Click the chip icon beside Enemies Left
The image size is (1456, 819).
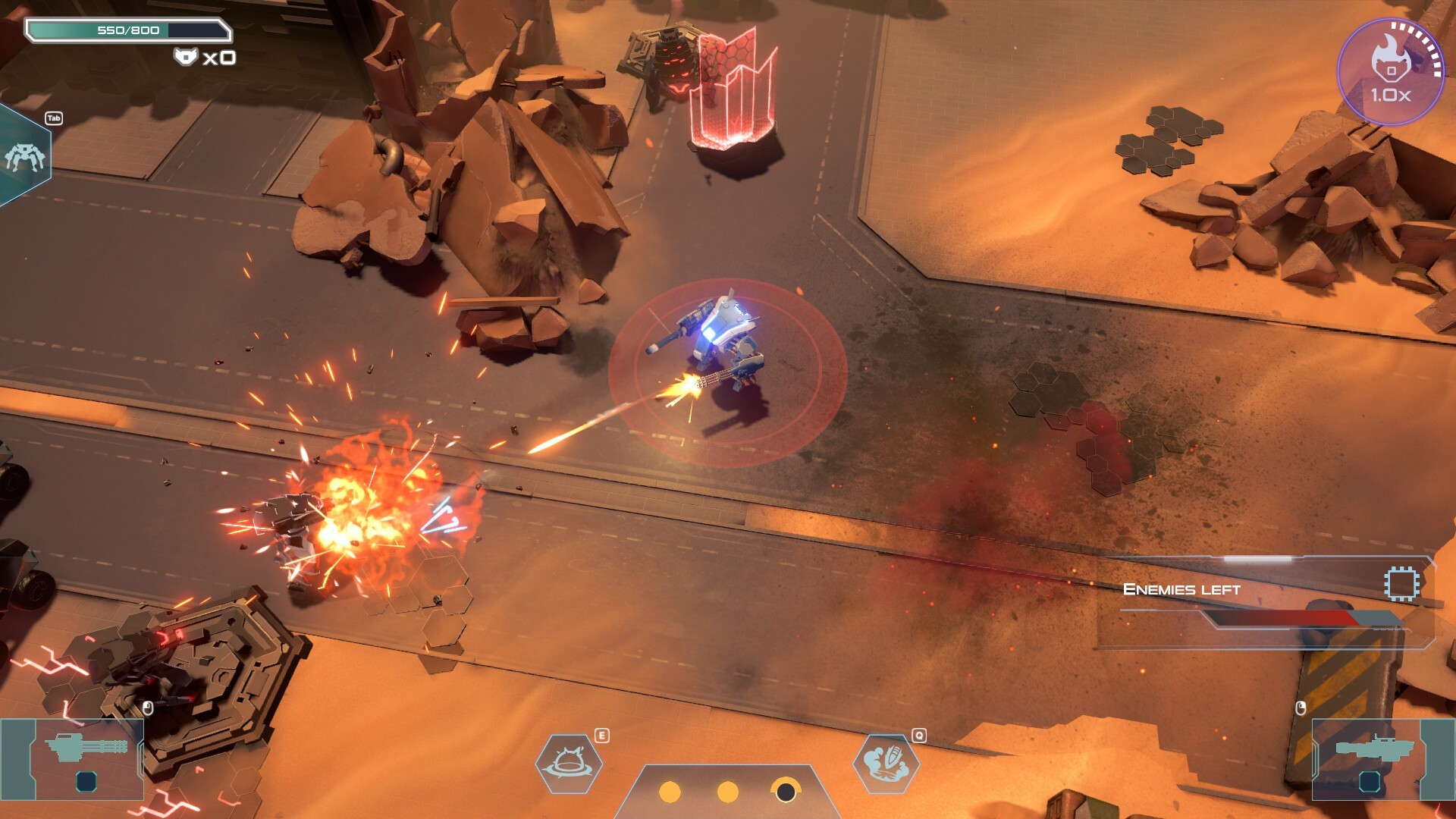pyautogui.click(x=1401, y=585)
